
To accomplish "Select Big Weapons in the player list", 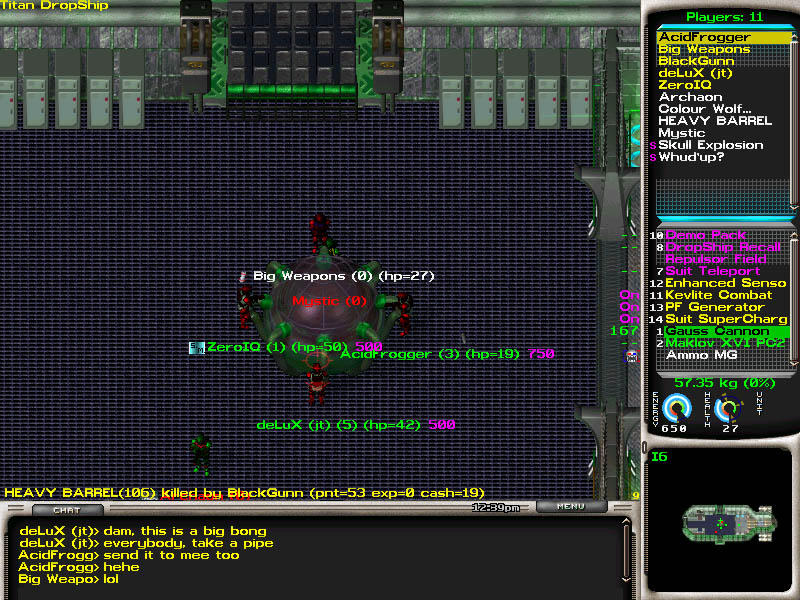I will pyautogui.click(x=704, y=49).
